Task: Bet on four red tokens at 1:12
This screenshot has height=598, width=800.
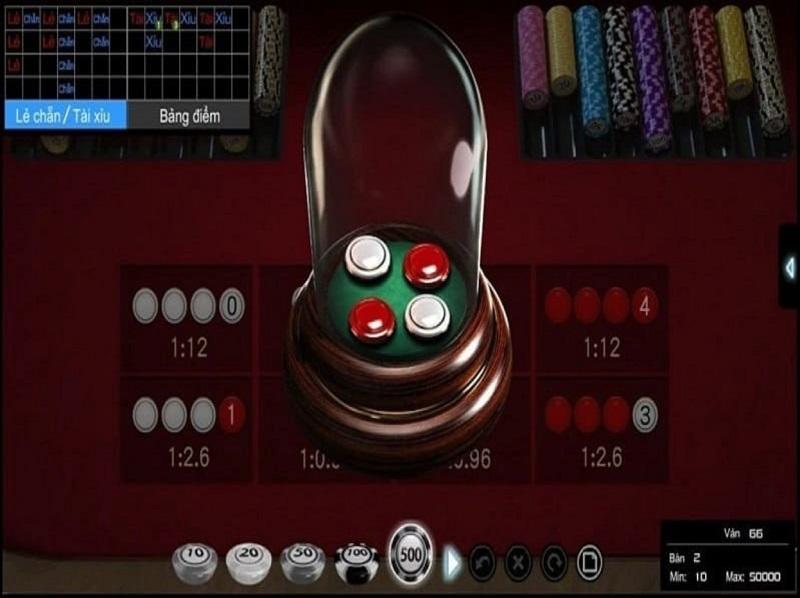Action: click(601, 320)
